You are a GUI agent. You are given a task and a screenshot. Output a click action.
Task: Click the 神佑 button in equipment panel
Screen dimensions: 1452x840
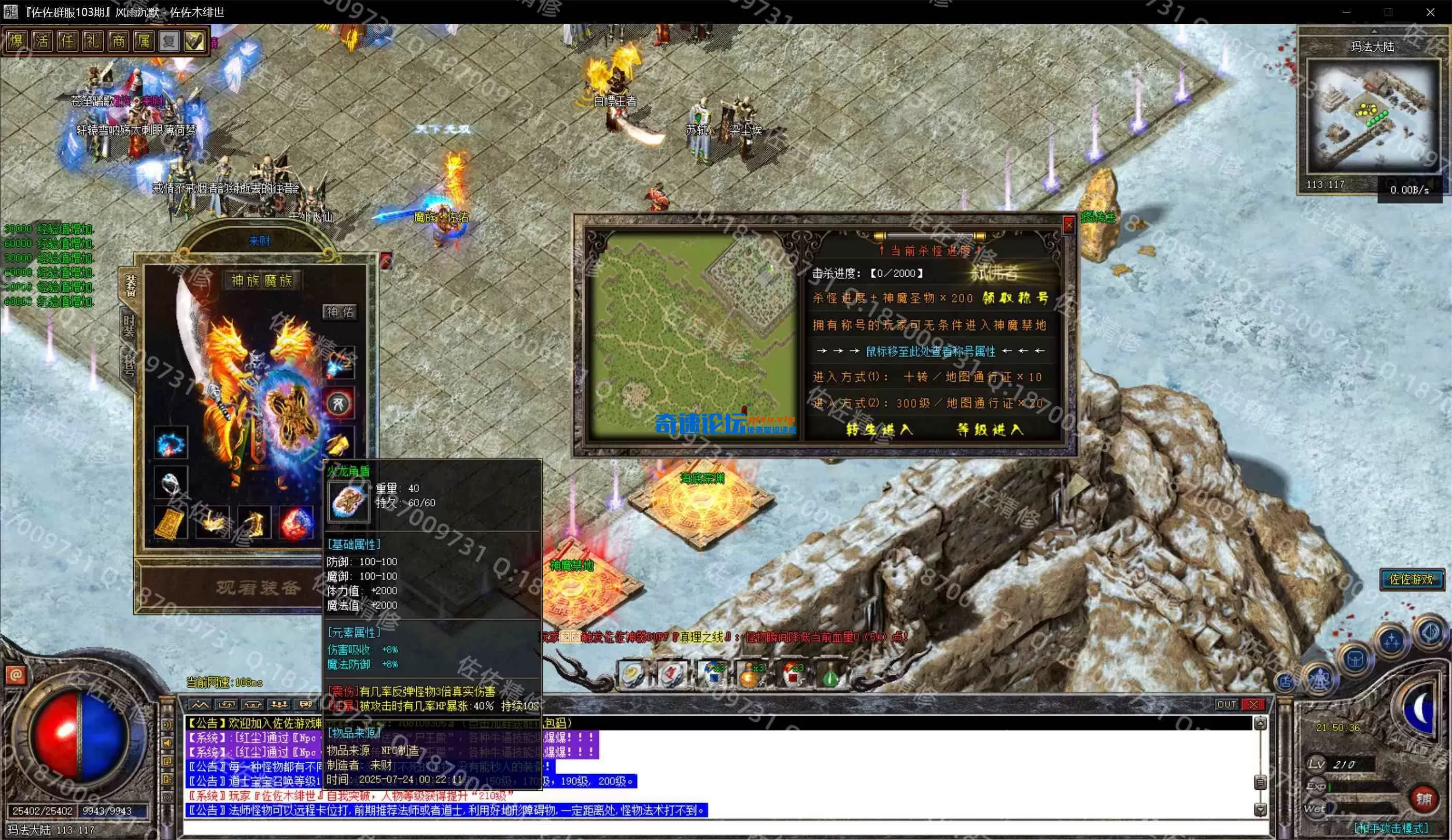[340, 312]
